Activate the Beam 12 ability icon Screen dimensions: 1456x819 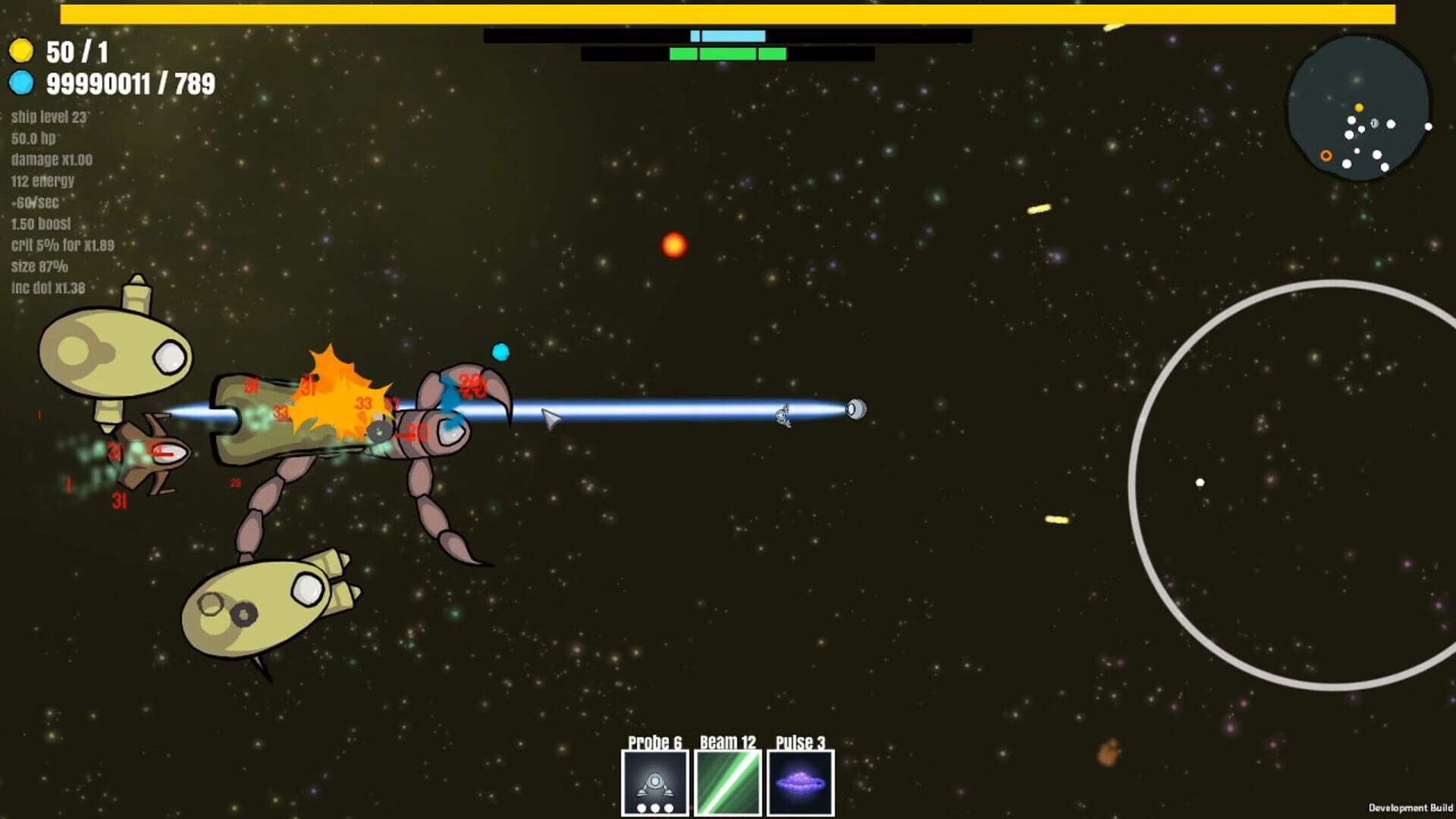coord(727,783)
